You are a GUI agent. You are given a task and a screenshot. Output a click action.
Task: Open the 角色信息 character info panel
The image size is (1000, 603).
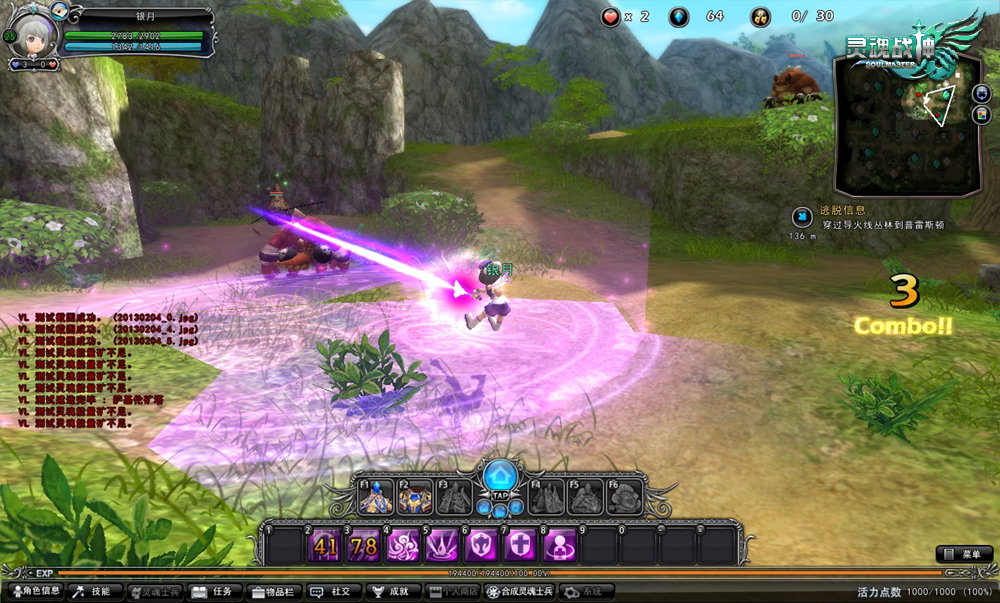click(x=34, y=592)
